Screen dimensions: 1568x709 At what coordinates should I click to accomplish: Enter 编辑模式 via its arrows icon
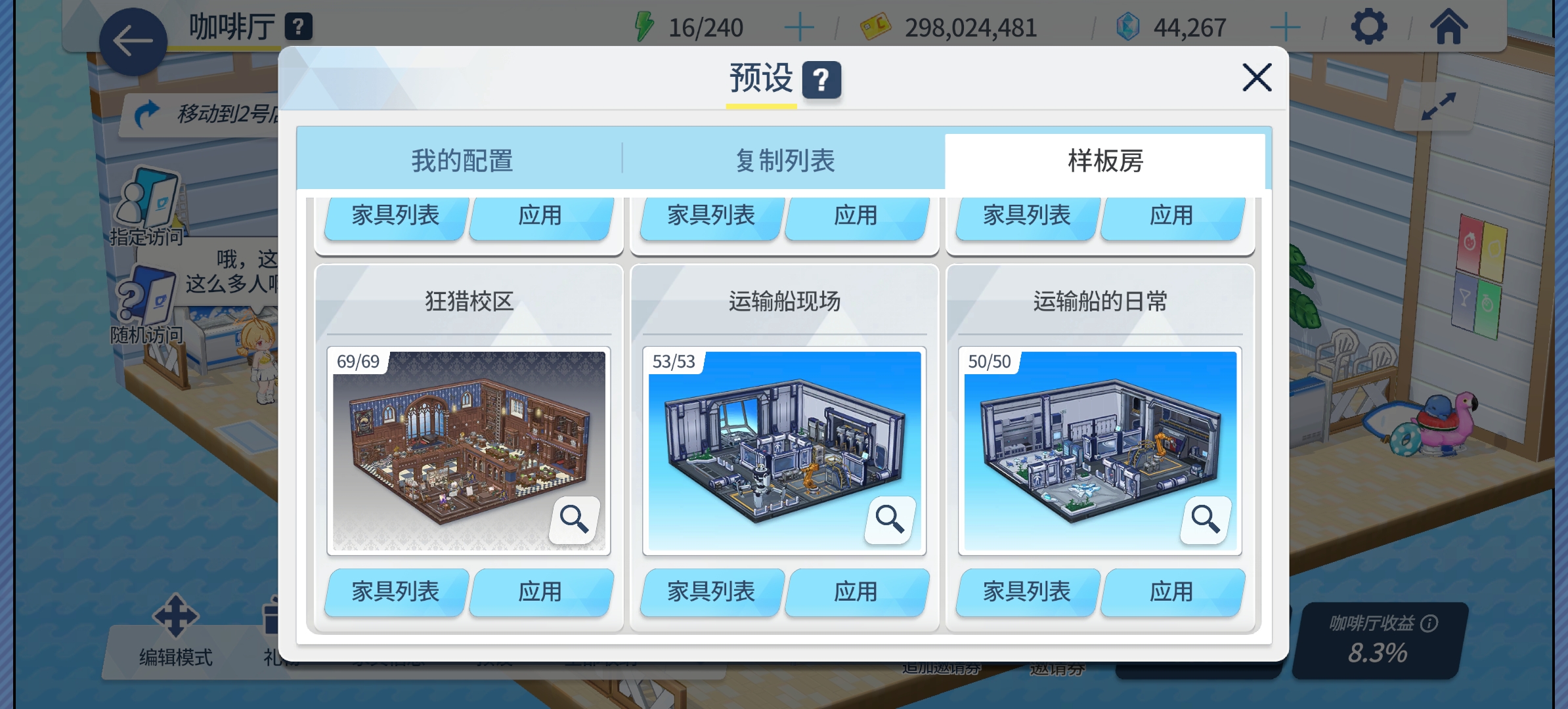[177, 617]
